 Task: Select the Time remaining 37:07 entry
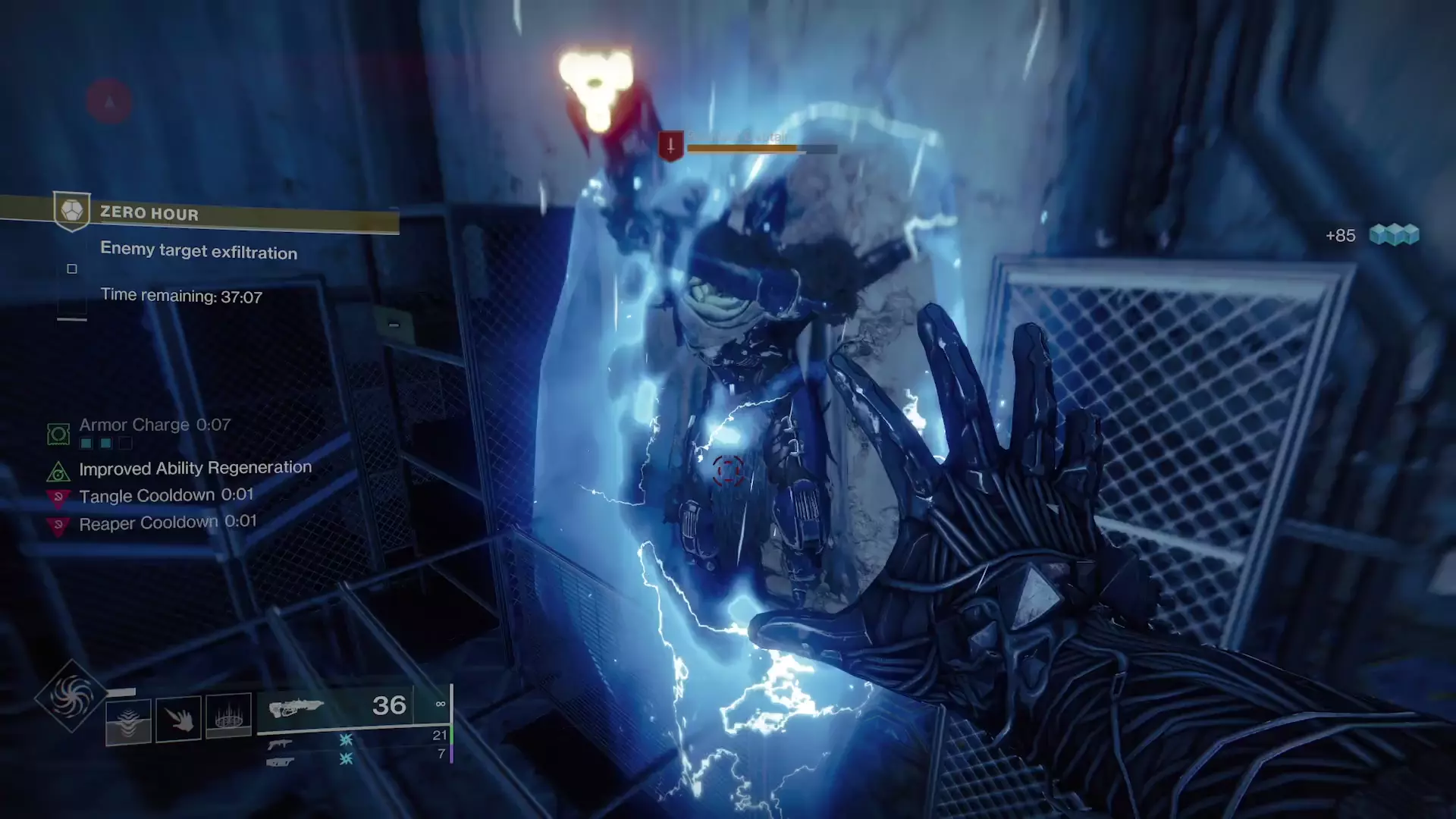tap(181, 295)
